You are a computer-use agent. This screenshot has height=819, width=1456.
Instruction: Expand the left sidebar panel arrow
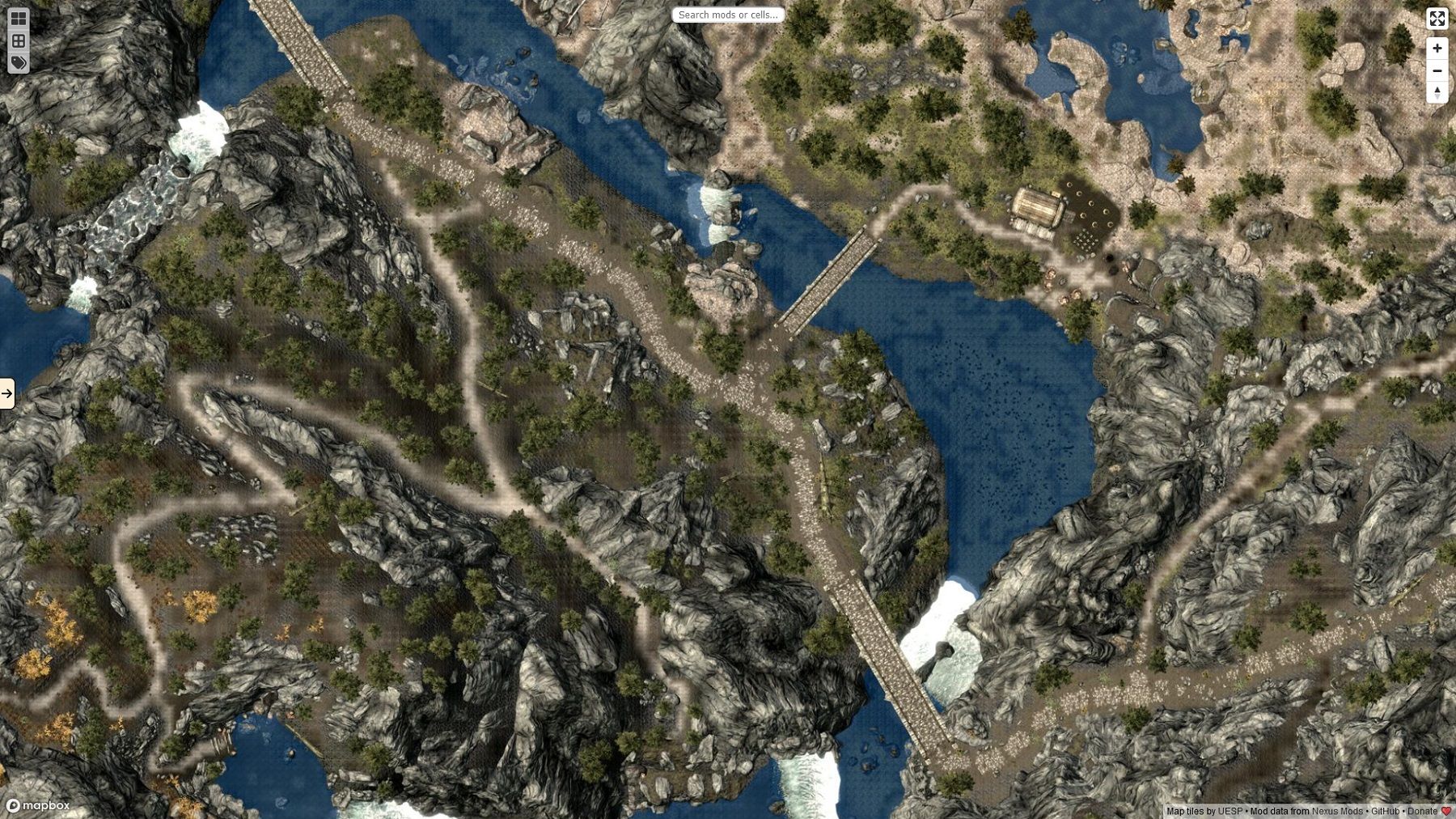(6, 393)
